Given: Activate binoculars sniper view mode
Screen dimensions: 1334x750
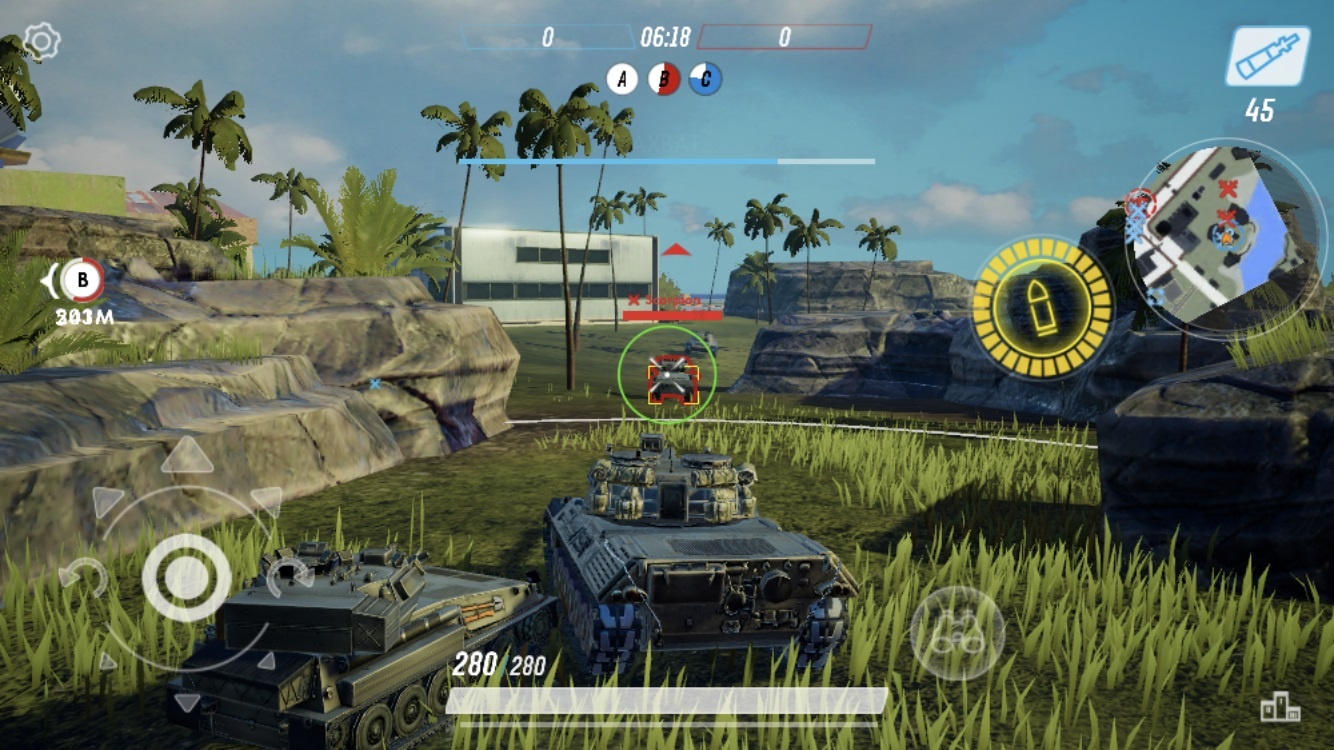Looking at the screenshot, I should tap(958, 630).
